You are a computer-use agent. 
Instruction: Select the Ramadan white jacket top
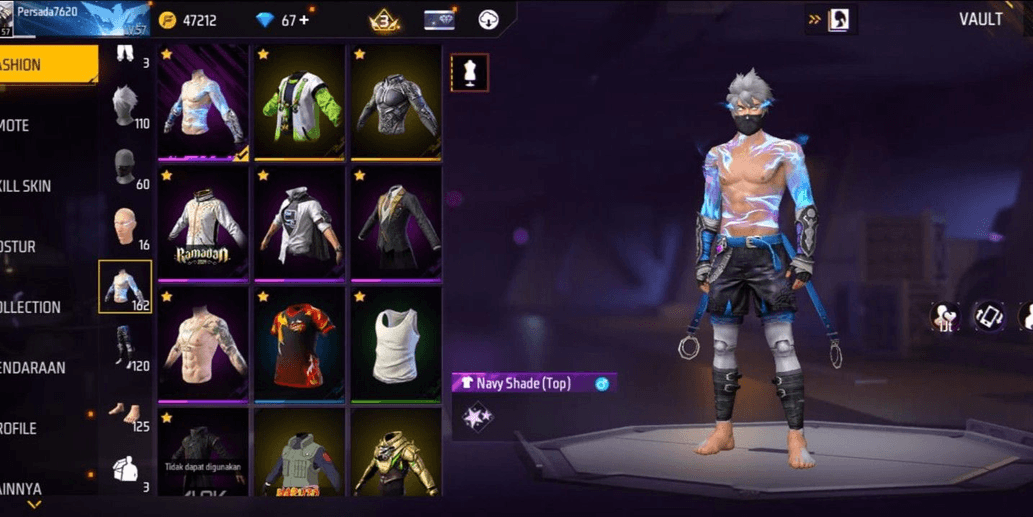click(x=204, y=223)
